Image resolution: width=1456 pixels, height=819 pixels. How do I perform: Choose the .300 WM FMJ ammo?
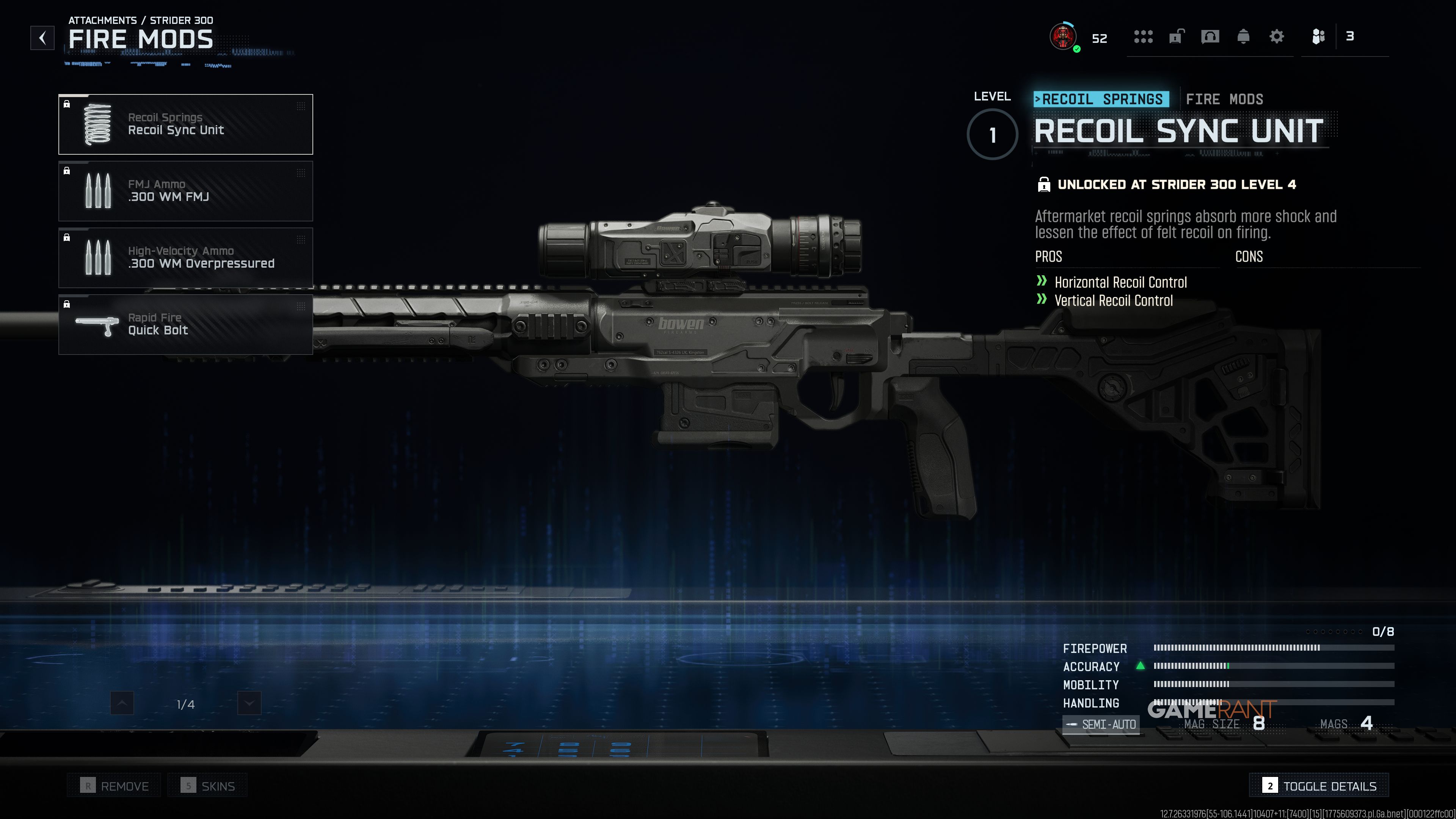click(185, 191)
